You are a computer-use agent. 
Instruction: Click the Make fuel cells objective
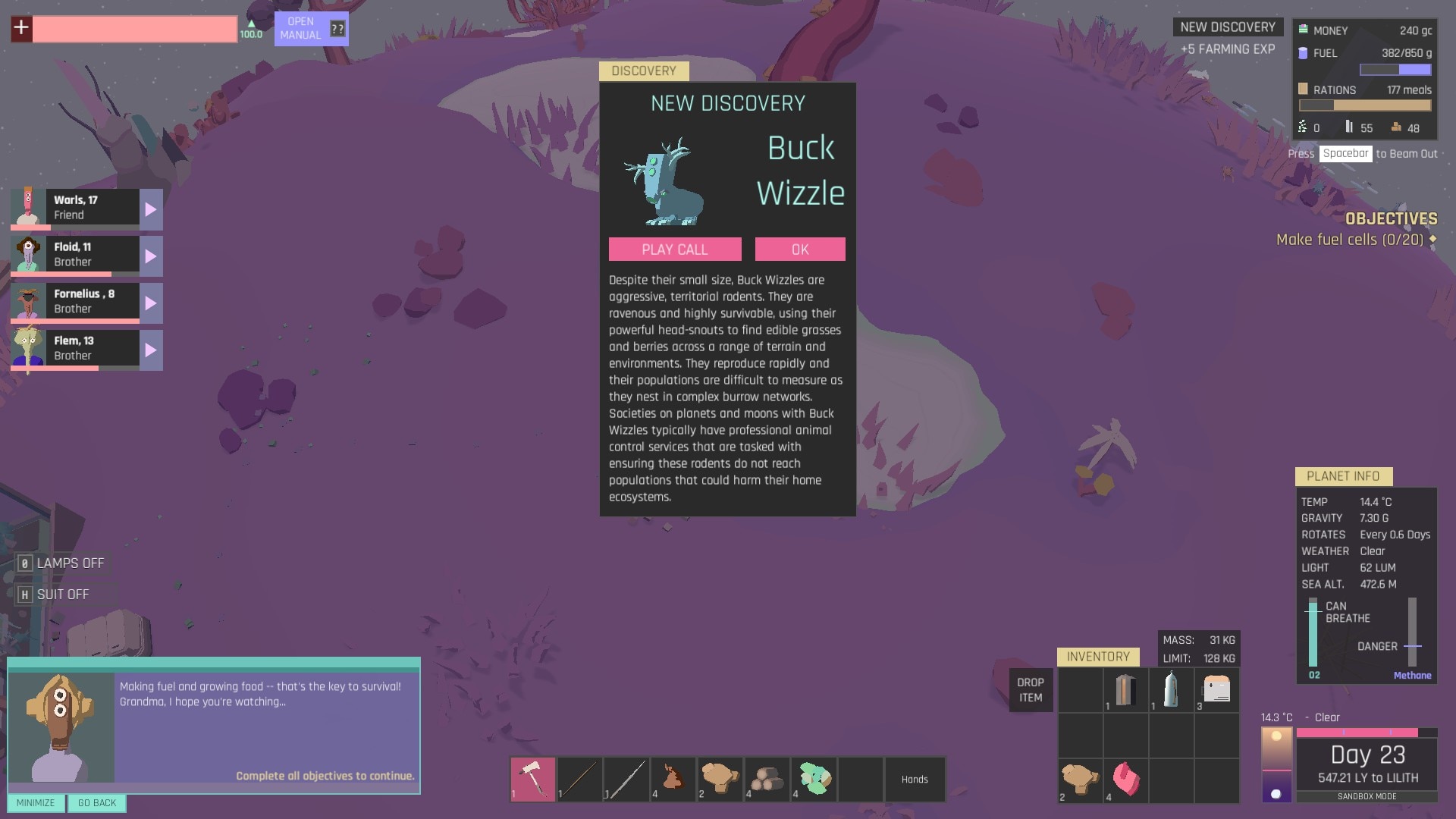(x=1349, y=240)
